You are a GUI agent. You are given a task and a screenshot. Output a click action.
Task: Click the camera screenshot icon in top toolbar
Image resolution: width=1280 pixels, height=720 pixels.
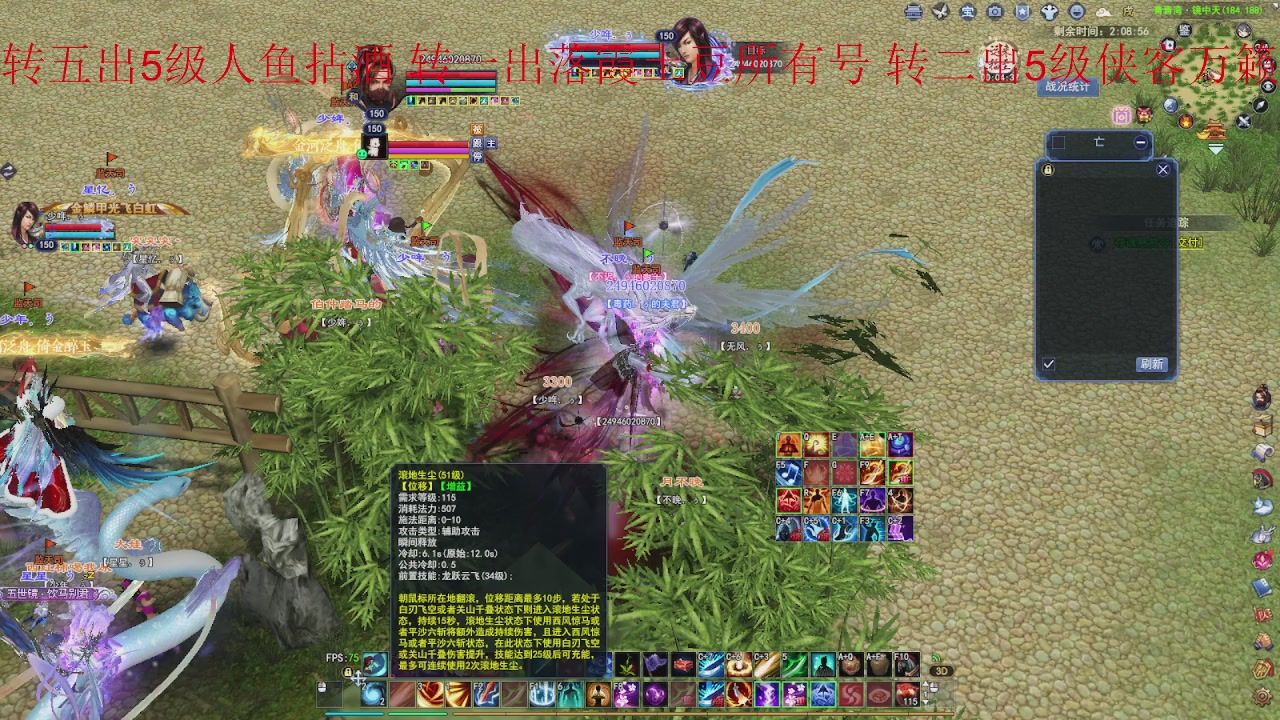(995, 14)
